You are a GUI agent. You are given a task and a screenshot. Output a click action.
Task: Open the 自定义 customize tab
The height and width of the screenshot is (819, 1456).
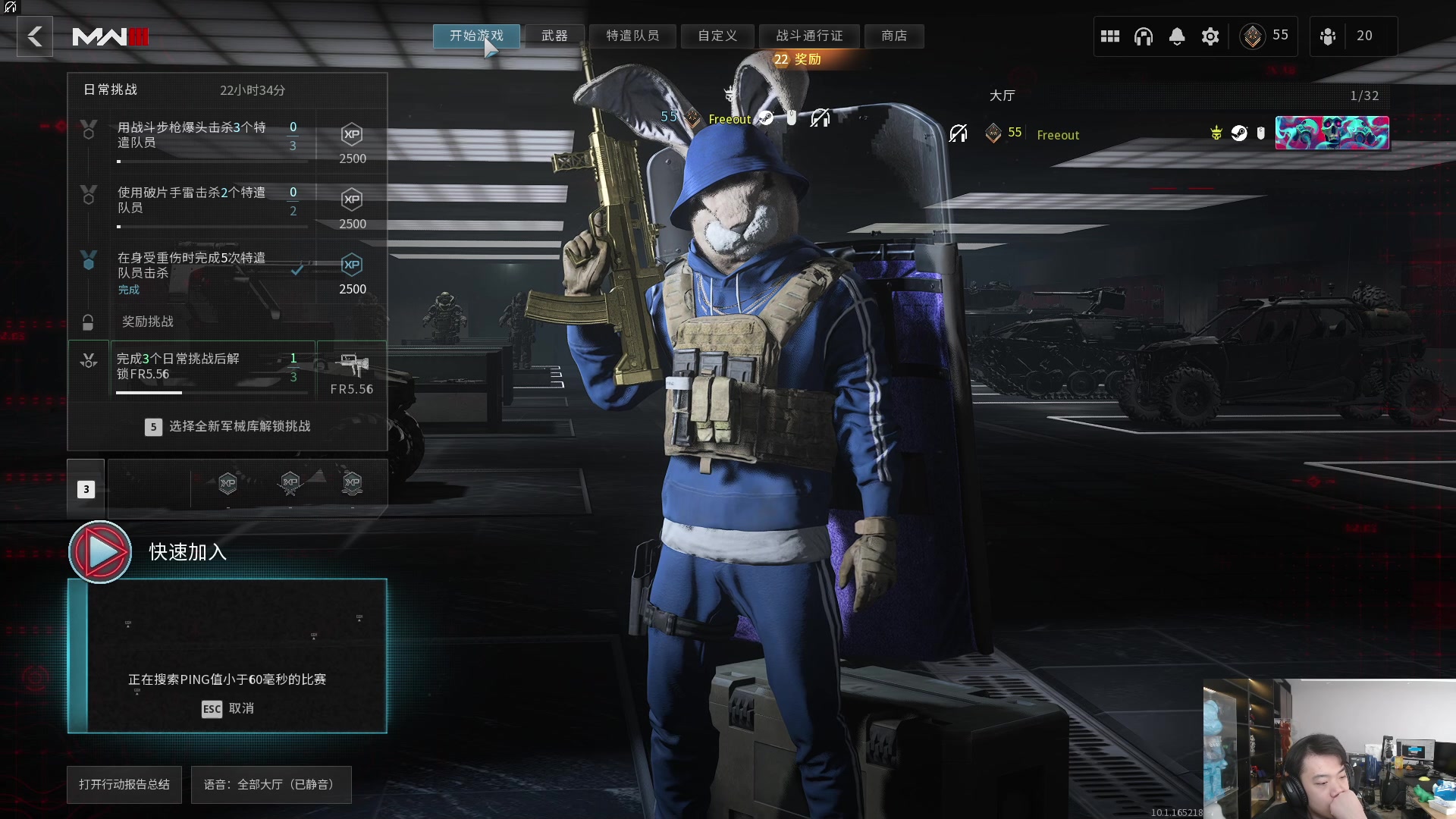717,36
